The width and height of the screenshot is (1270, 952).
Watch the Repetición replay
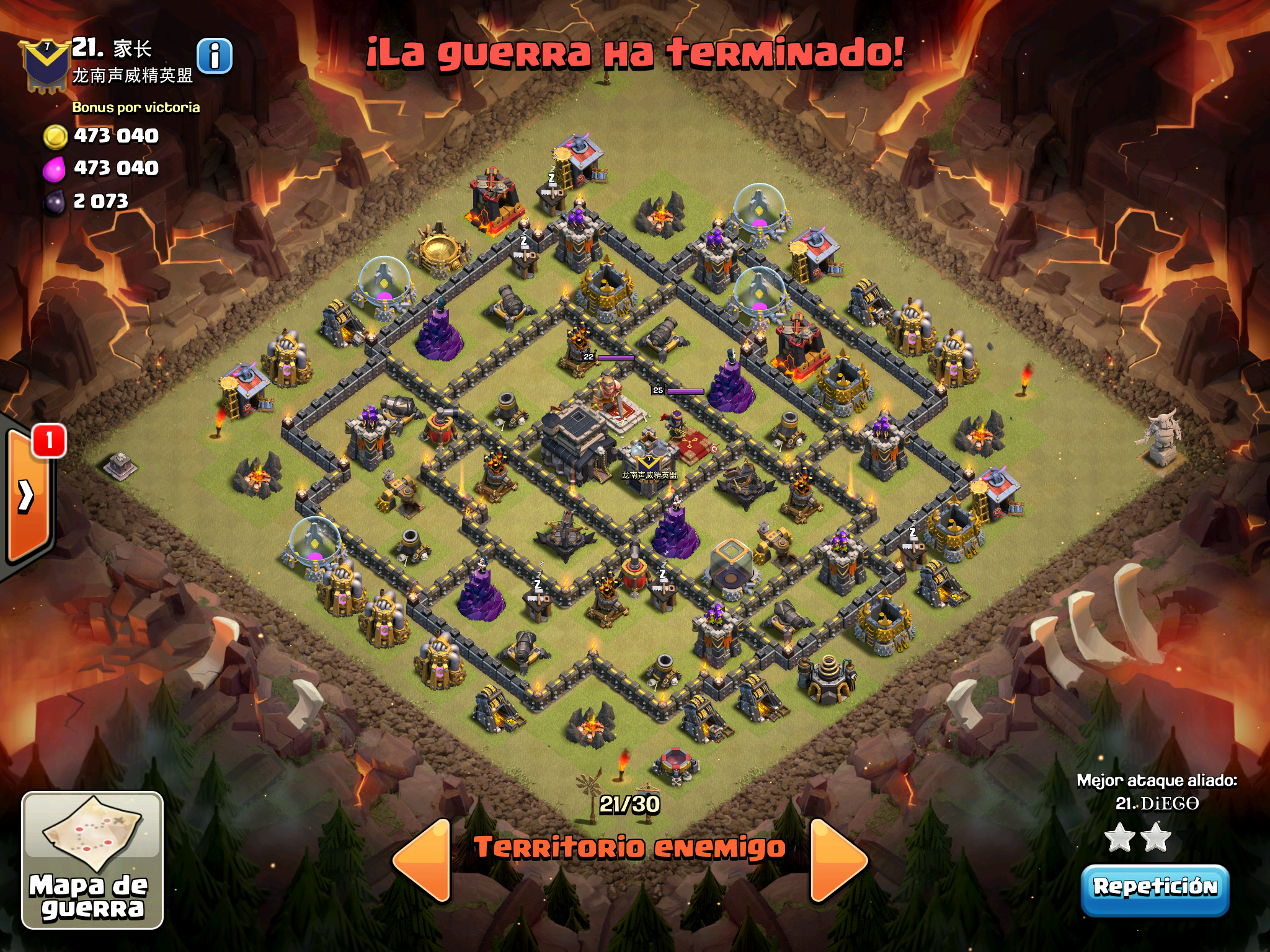point(1155,888)
